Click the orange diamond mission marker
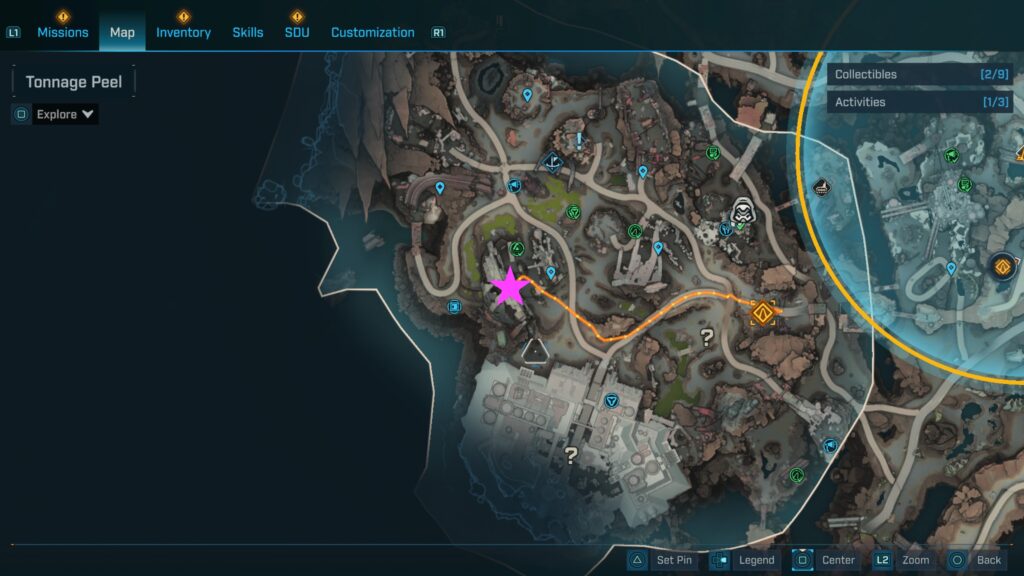1024x576 pixels. point(764,314)
